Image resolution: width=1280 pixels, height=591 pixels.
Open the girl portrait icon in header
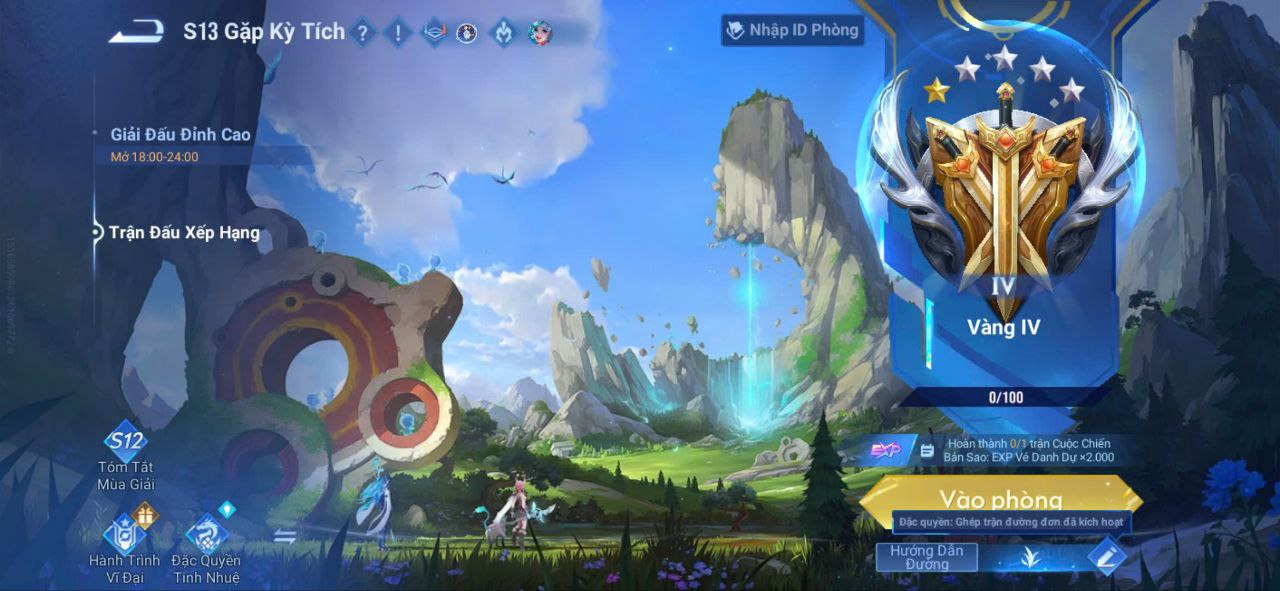tap(540, 33)
